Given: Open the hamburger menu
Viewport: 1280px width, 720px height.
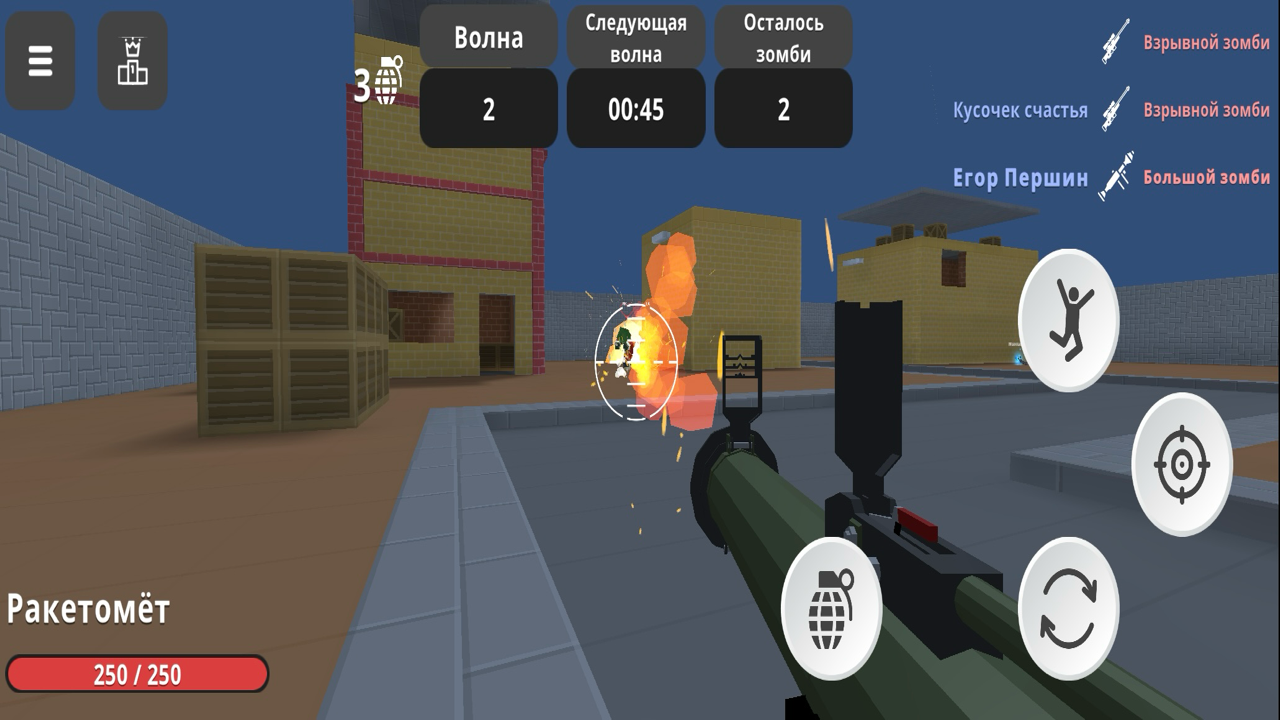Looking at the screenshot, I should (40, 60).
